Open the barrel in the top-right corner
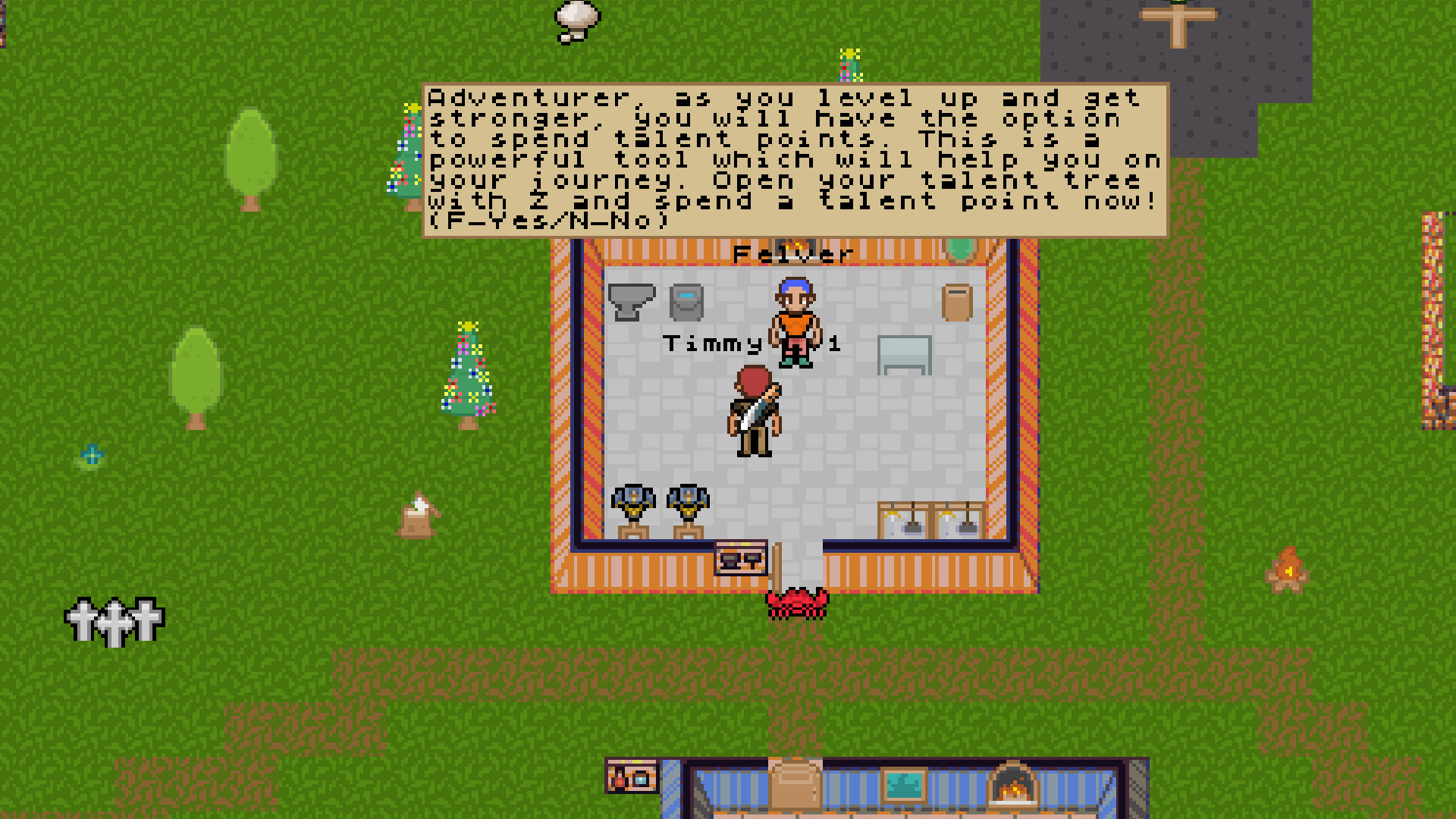The image size is (1456, 819). (x=957, y=301)
